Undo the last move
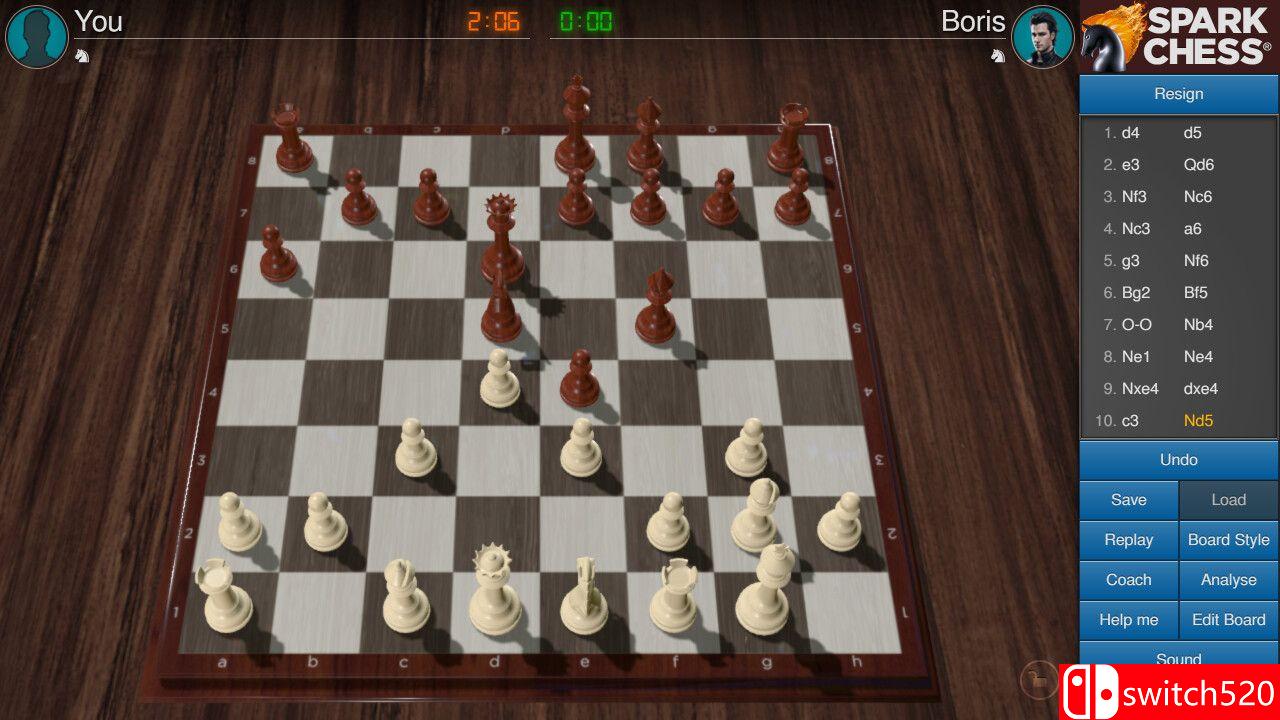 tap(1178, 460)
